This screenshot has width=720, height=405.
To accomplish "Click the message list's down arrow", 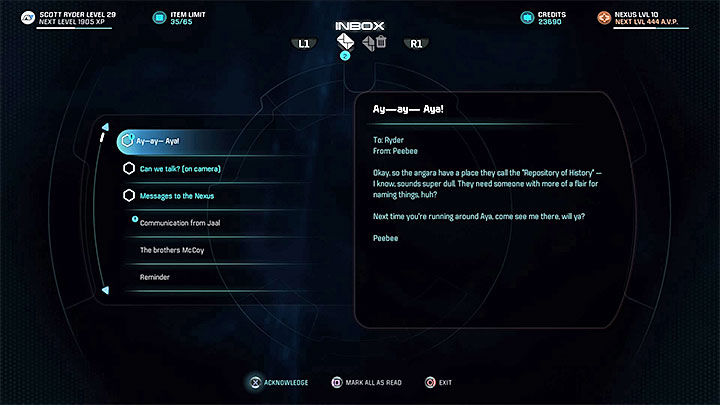I will [x=104, y=291].
